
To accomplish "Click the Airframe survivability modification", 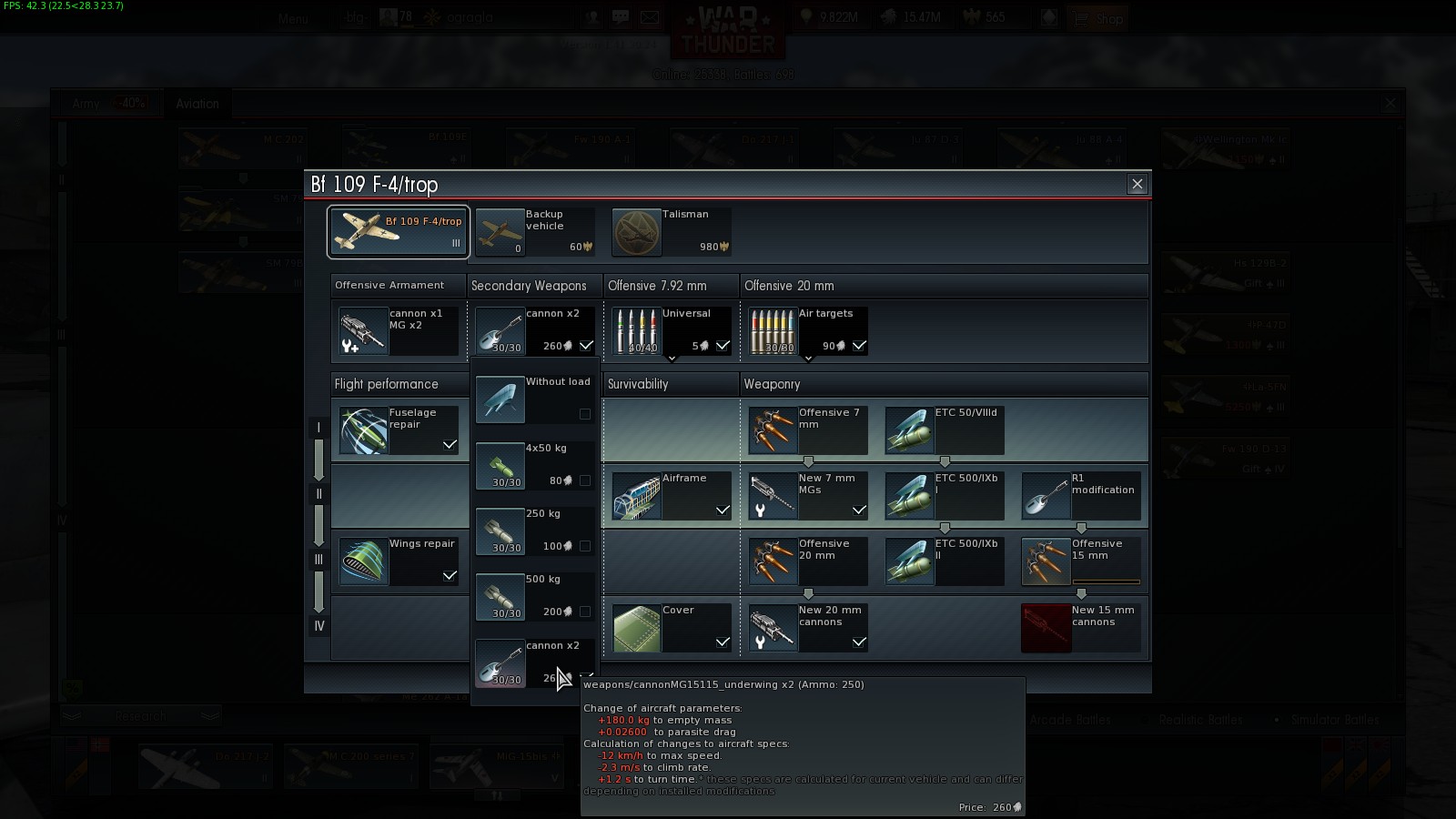I will (x=671, y=495).
